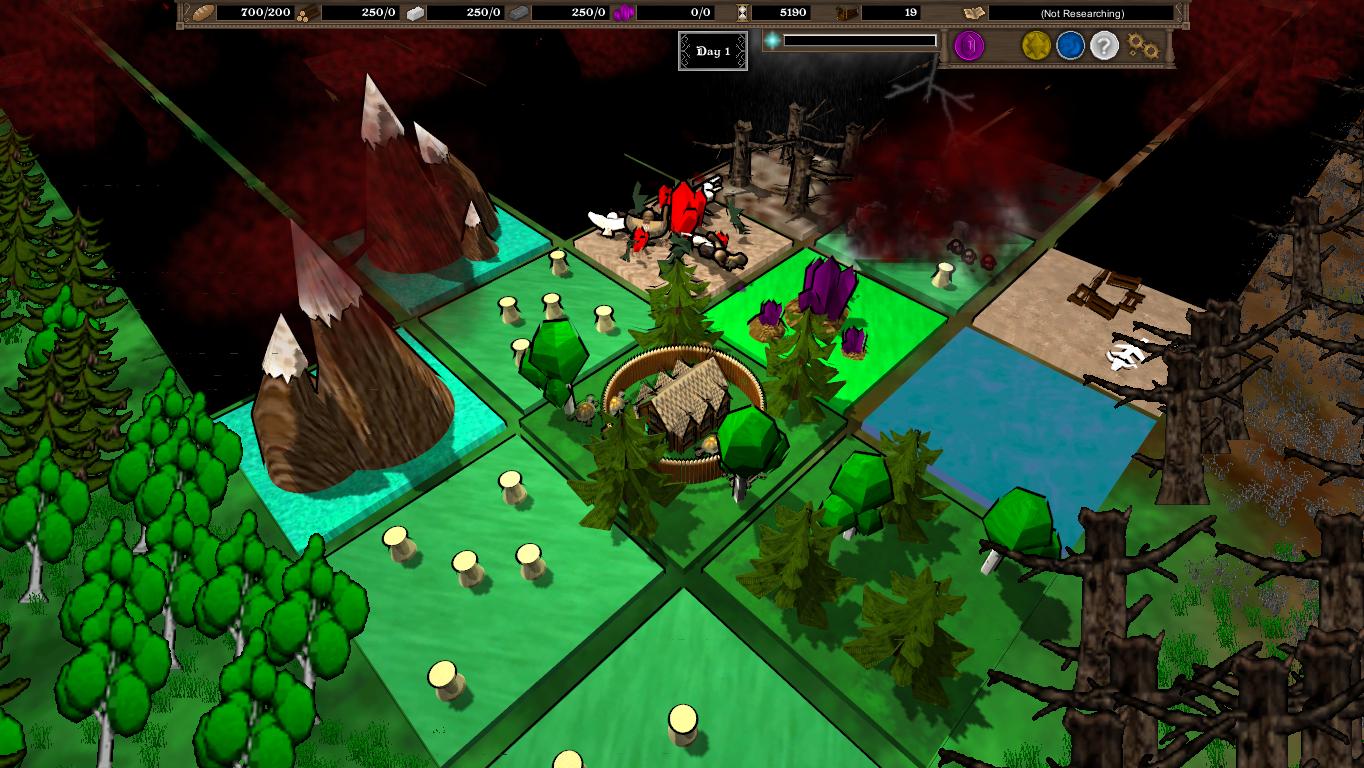The image size is (1364, 768).
Task: Expand the Day 1 panel
Action: coord(713,51)
